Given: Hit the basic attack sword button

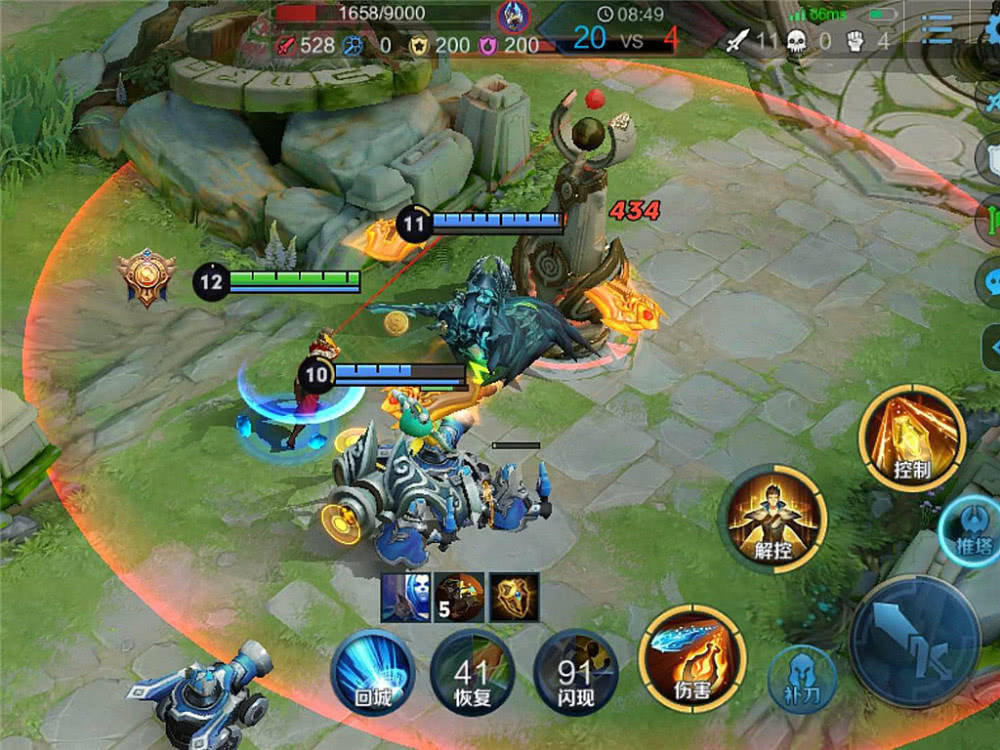Looking at the screenshot, I should [x=914, y=642].
